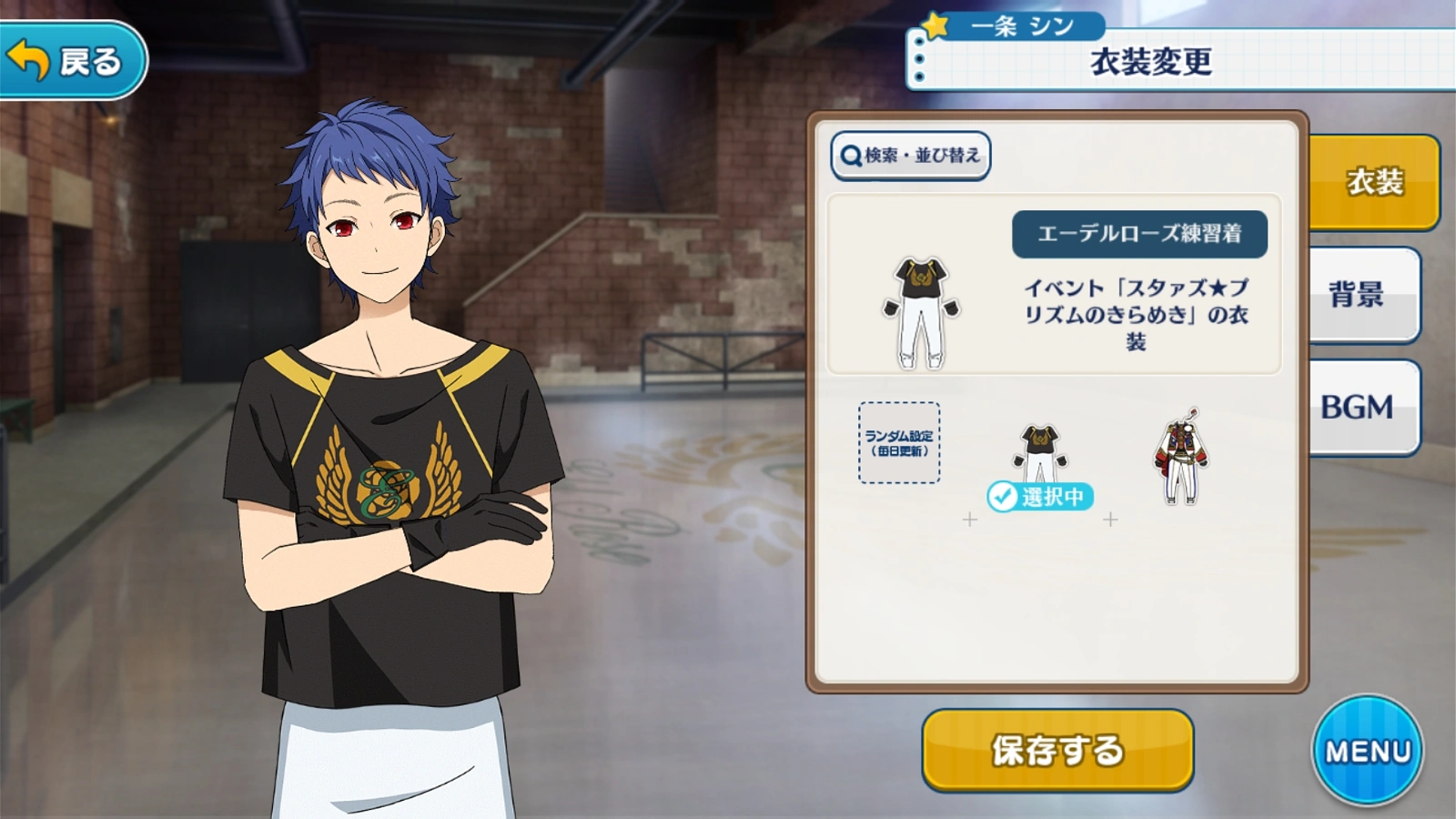Open the 検索・並び替え search panel
This screenshot has width=1456, height=819.
(910, 155)
